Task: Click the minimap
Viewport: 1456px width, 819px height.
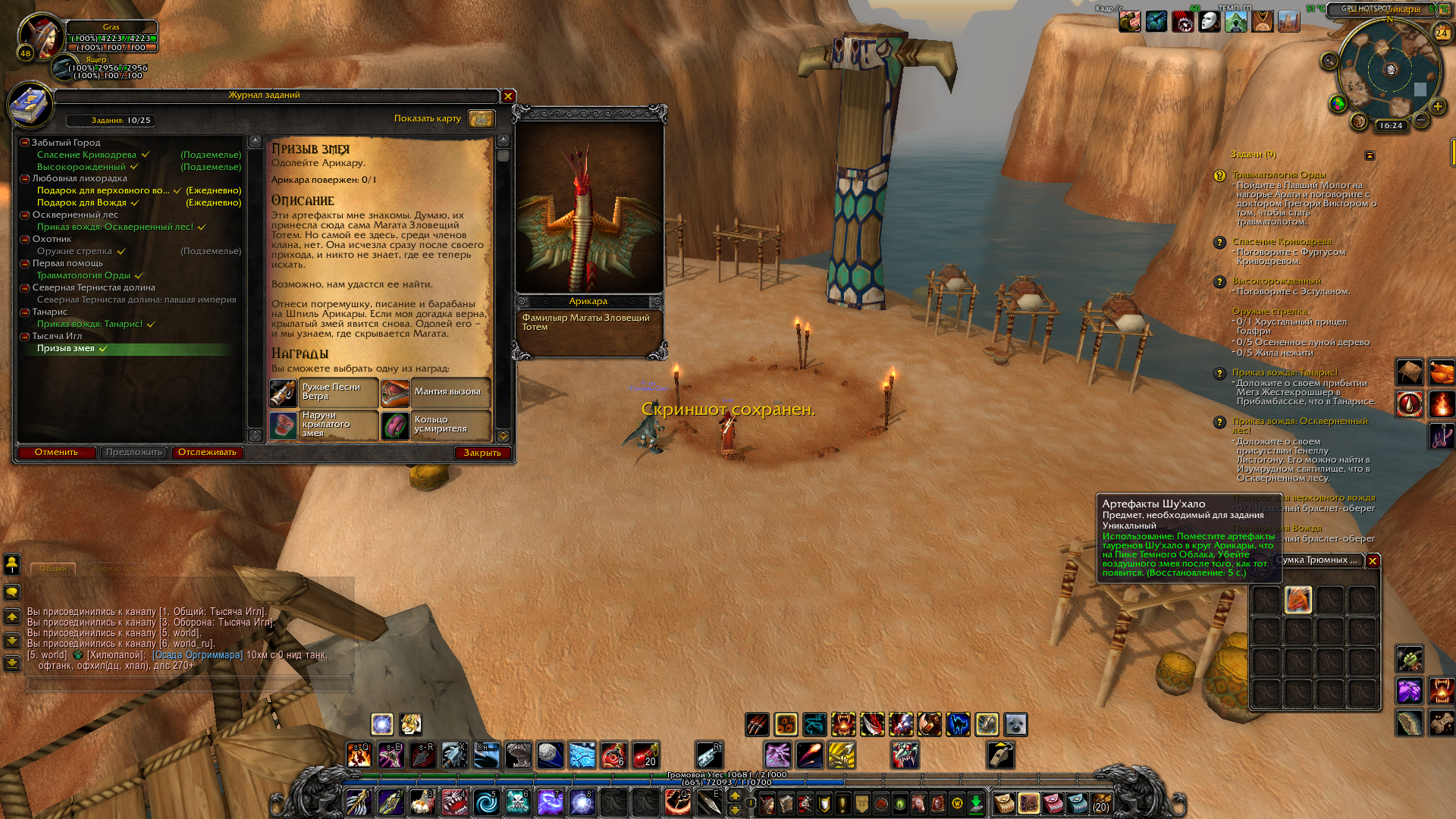Action: (1389, 70)
